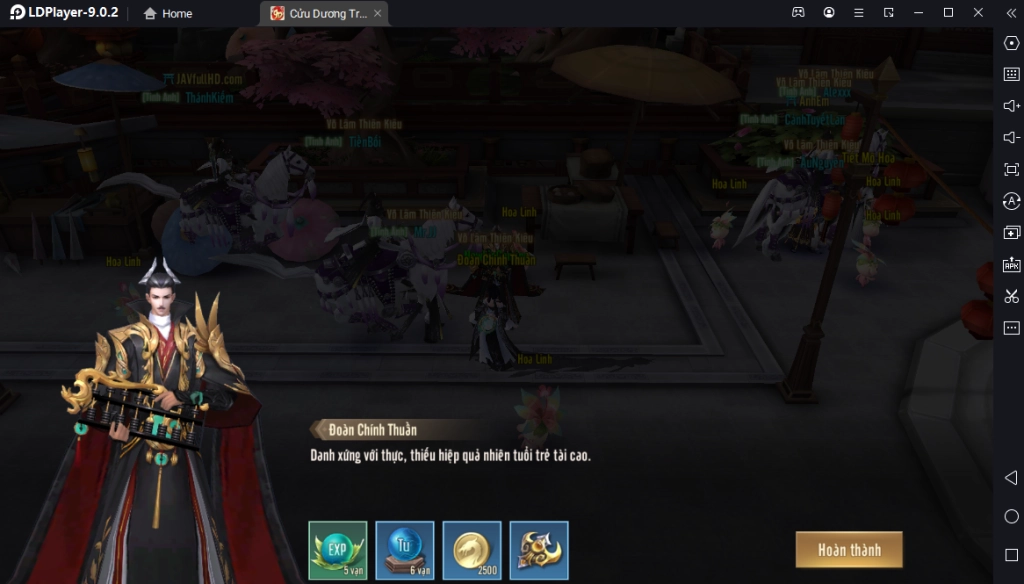Image resolution: width=1024 pixels, height=584 pixels.
Task: Click the Hoàn thành button
Action: 849,550
